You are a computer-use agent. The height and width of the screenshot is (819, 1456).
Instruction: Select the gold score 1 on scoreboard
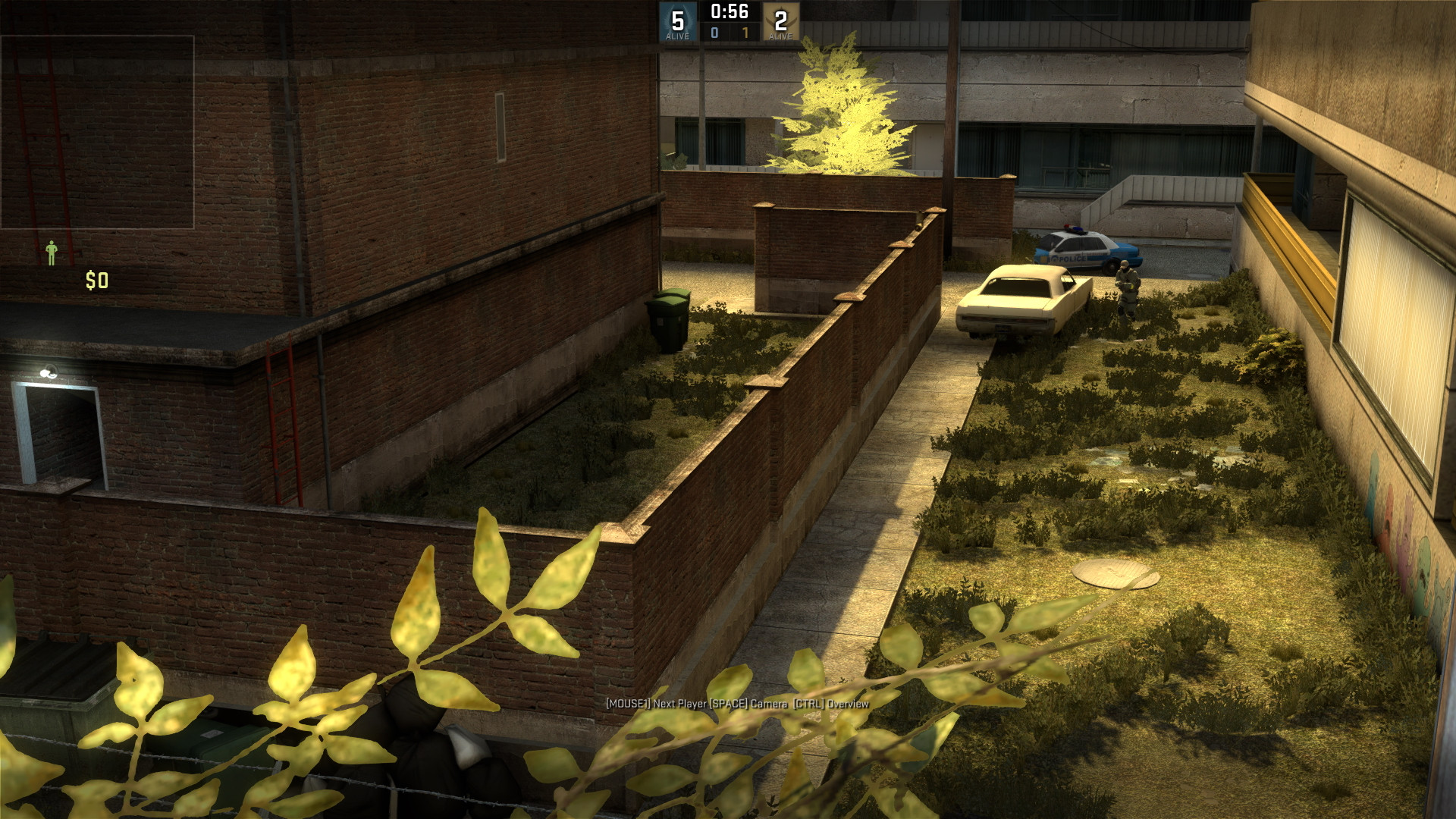point(745,32)
